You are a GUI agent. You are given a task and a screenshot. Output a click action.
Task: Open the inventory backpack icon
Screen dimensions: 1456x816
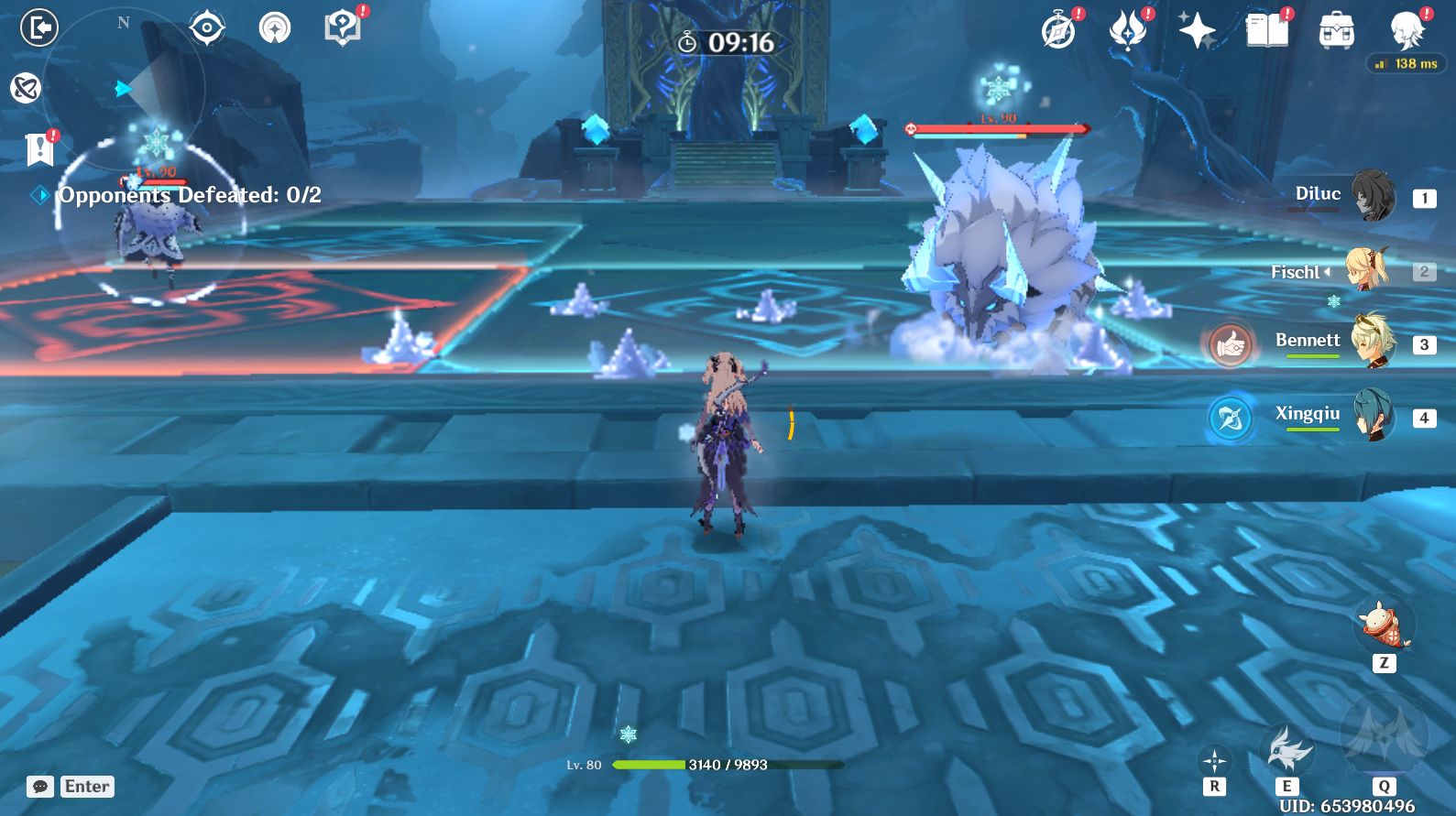tap(1337, 27)
